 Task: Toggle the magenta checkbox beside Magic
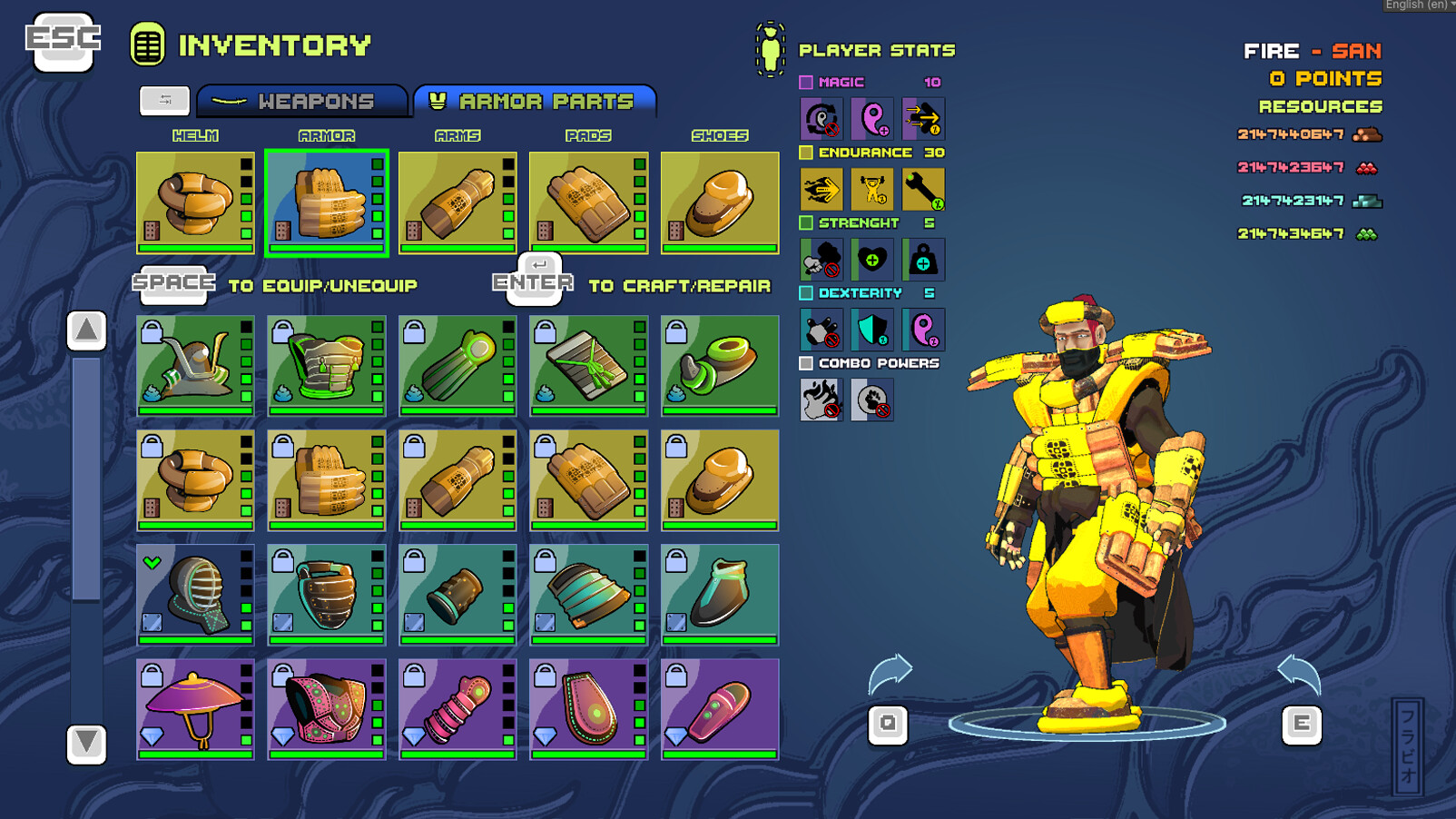coord(806,82)
